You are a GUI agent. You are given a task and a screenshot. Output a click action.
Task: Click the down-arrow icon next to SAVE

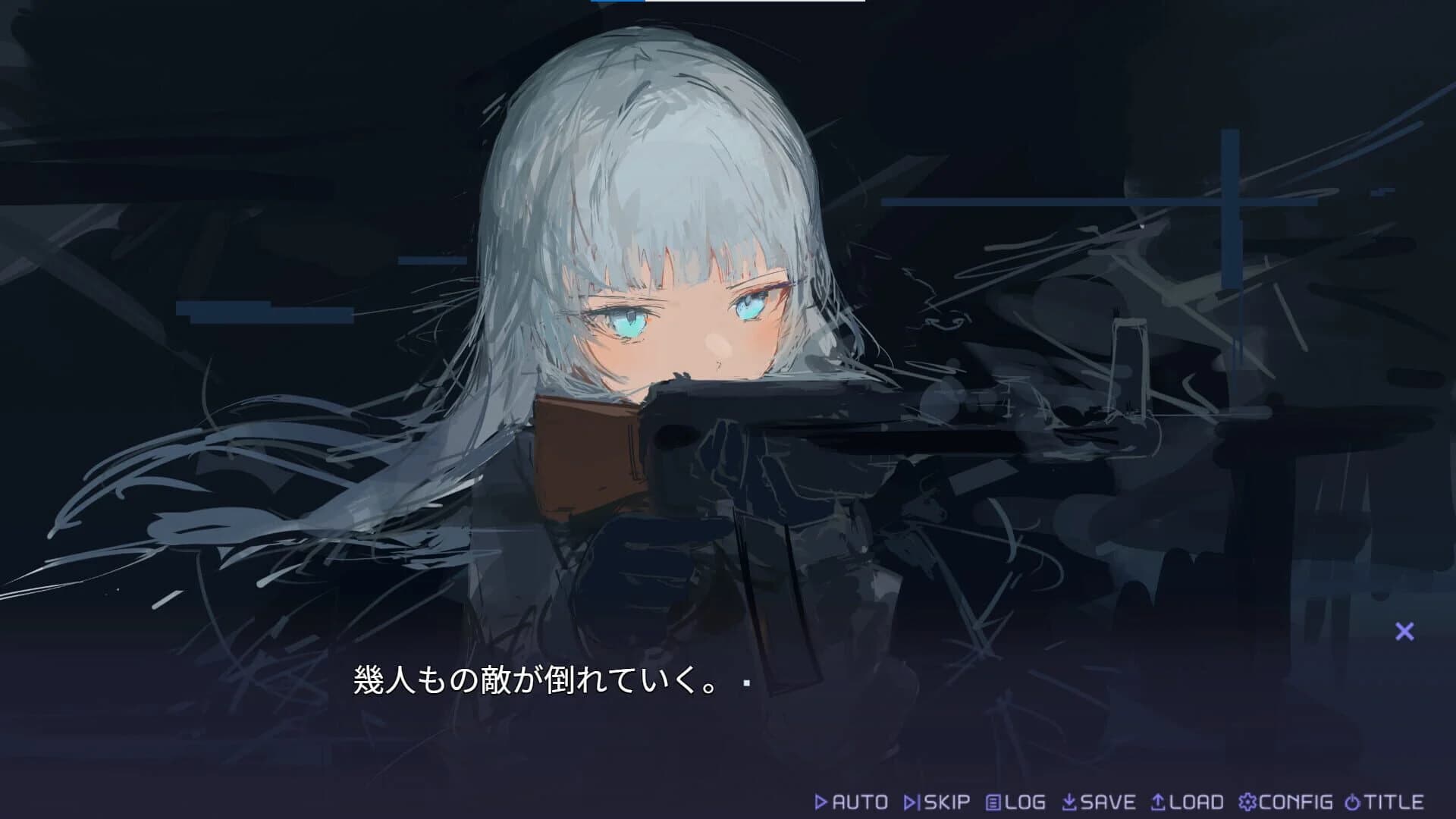pyautogui.click(x=1071, y=801)
